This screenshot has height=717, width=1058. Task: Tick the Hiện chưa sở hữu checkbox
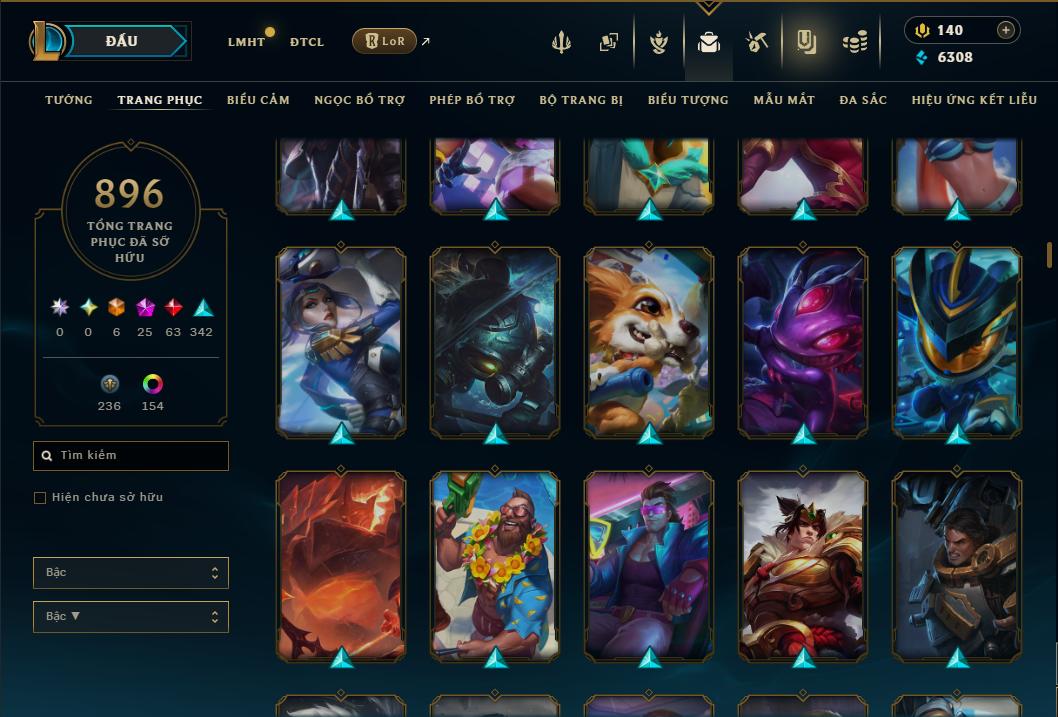coord(40,498)
